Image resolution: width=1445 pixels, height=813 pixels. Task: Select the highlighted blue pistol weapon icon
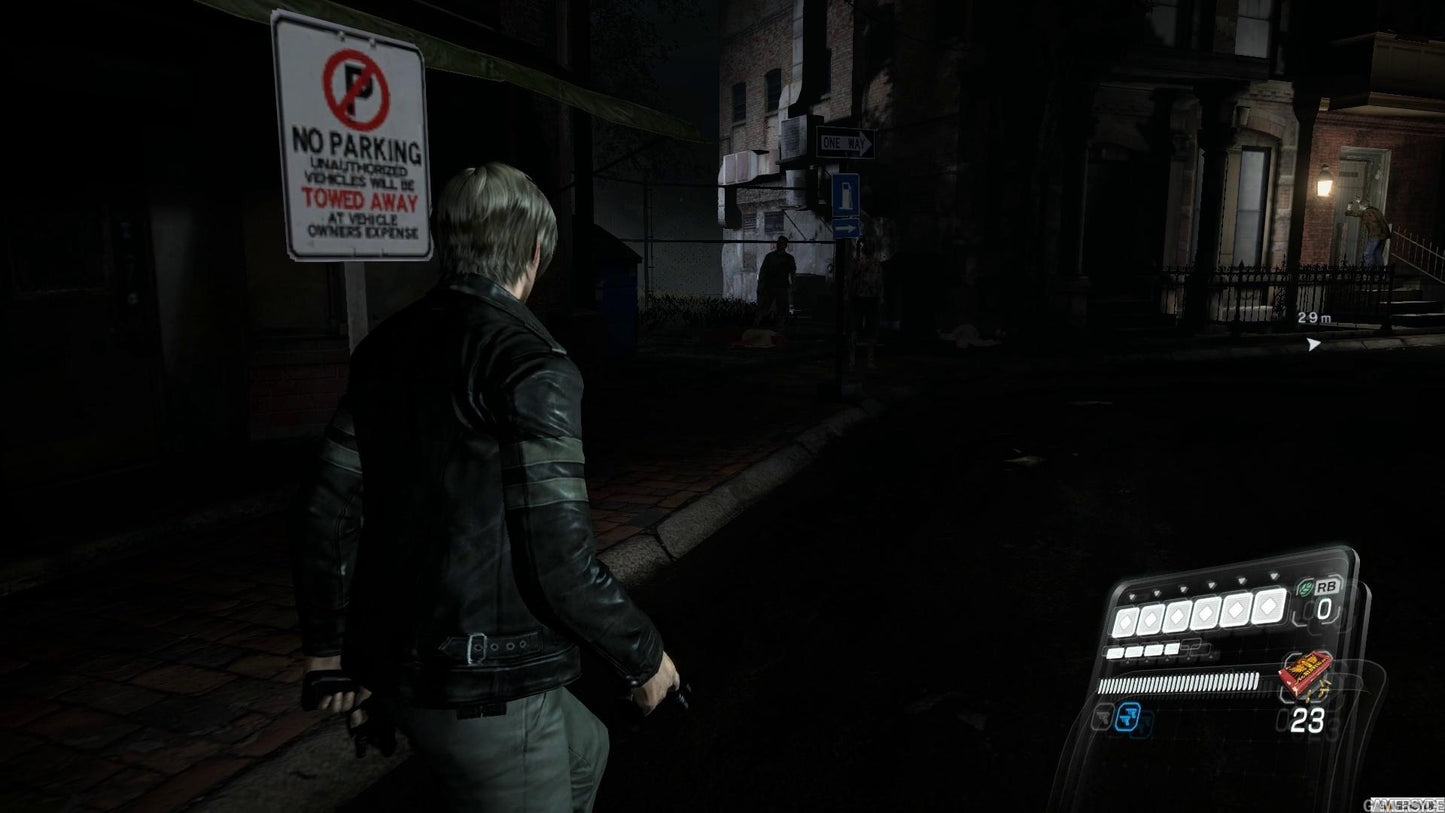pos(1127,716)
